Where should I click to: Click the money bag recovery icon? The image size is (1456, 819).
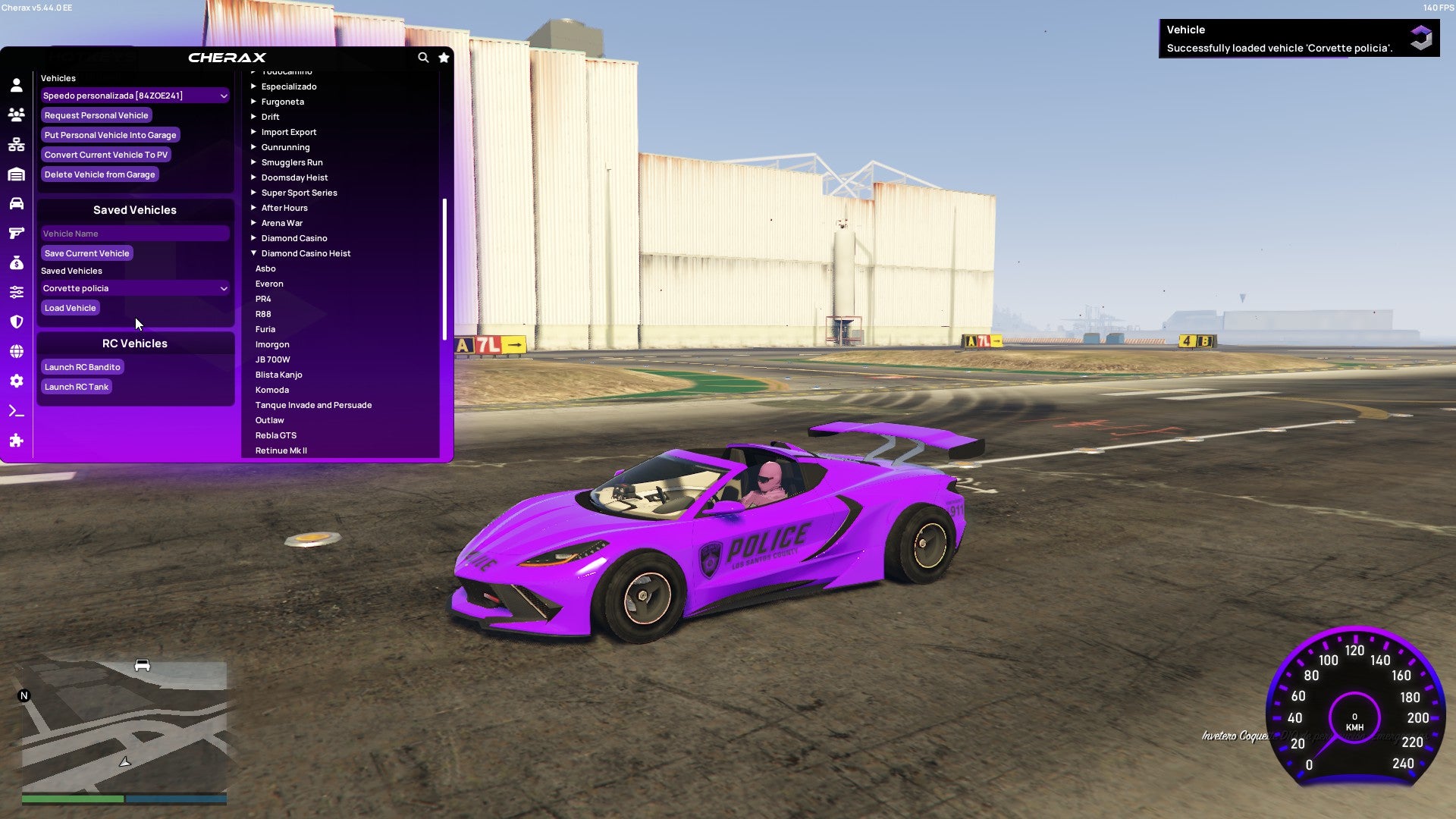point(16,262)
